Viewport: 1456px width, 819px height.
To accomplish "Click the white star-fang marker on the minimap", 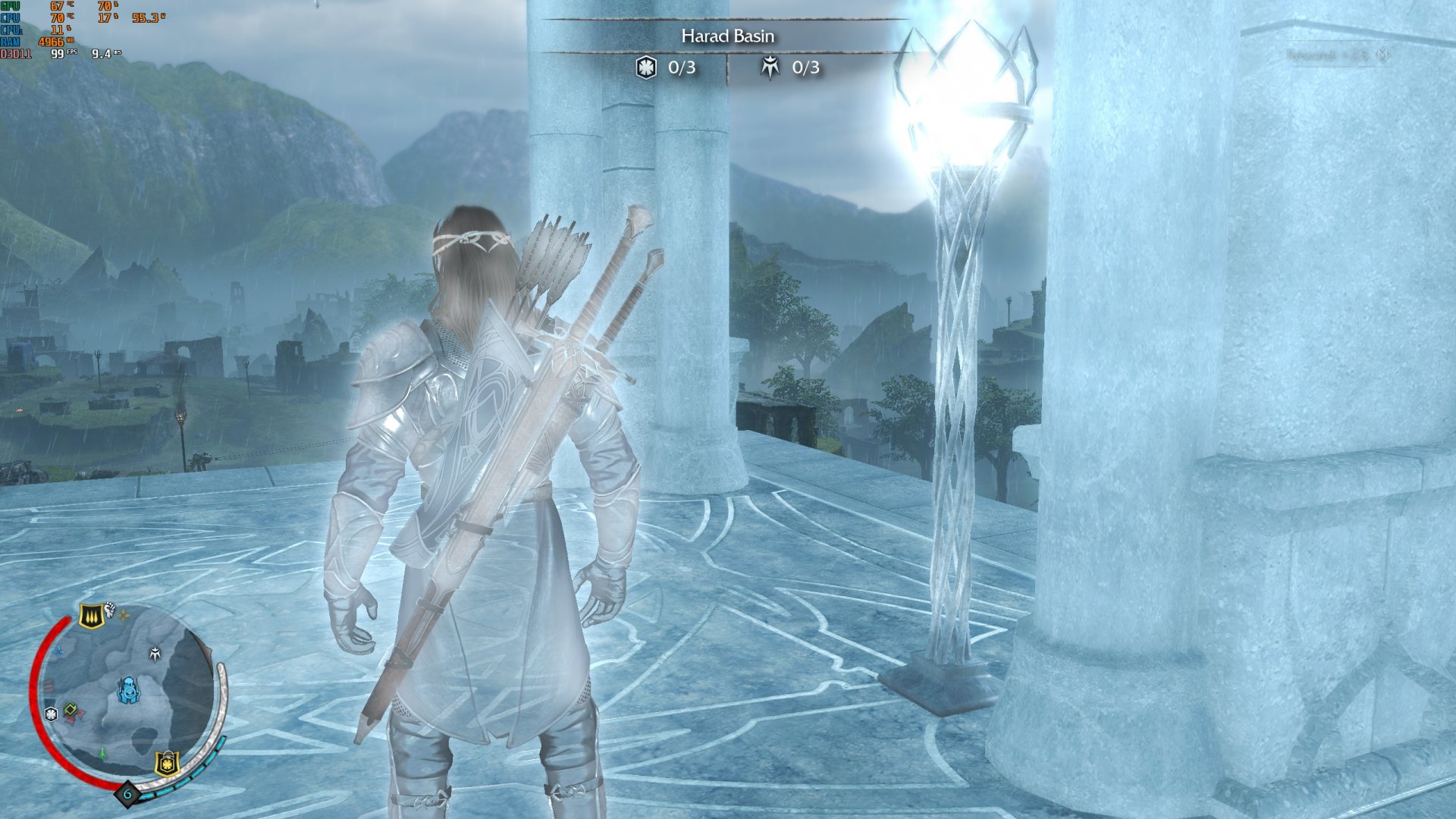I will (x=155, y=654).
